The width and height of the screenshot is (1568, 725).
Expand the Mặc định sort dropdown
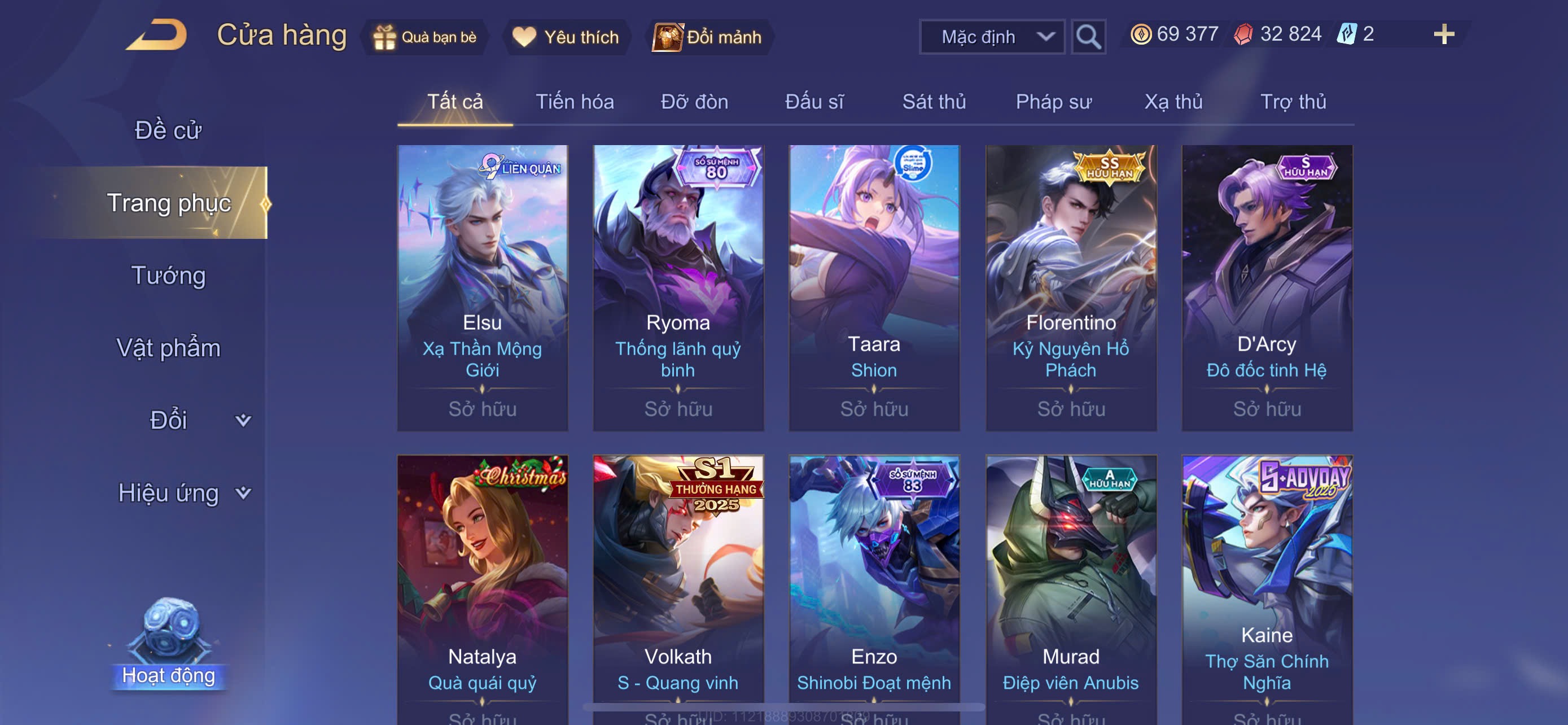991,37
